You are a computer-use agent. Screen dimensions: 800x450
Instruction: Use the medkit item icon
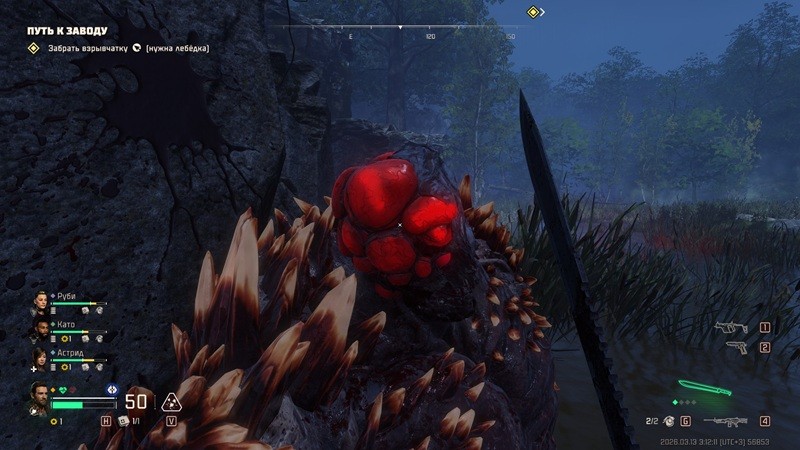(x=123, y=421)
